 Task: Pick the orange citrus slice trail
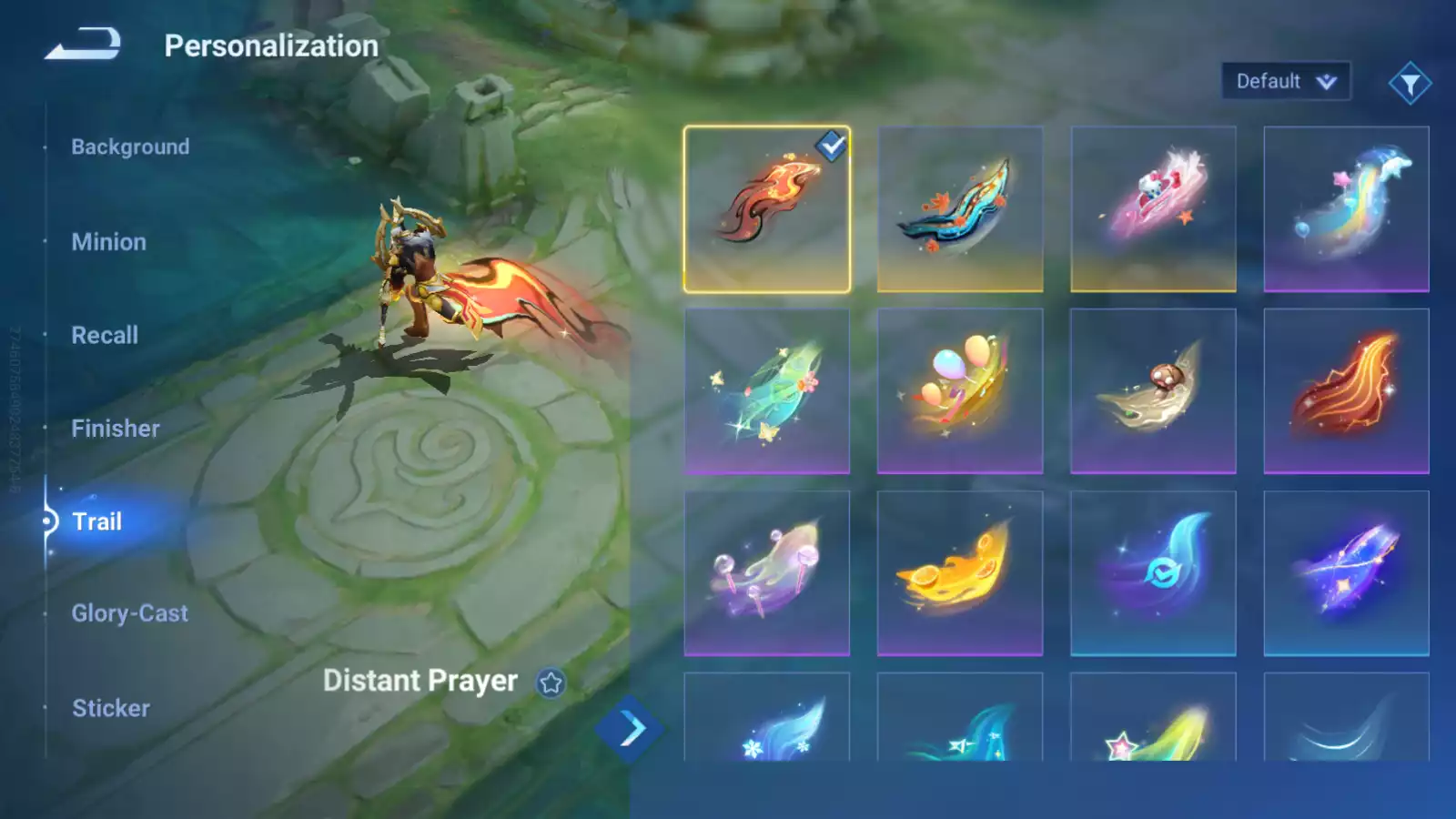tap(960, 573)
